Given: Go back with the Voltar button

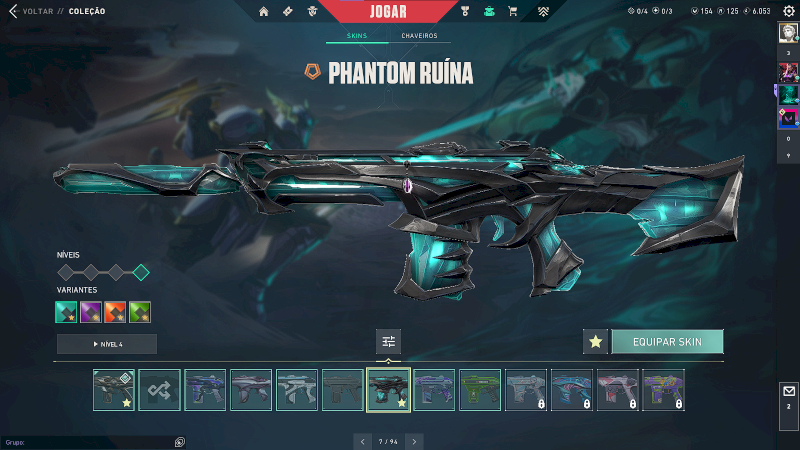Looking at the screenshot, I should click(30, 11).
